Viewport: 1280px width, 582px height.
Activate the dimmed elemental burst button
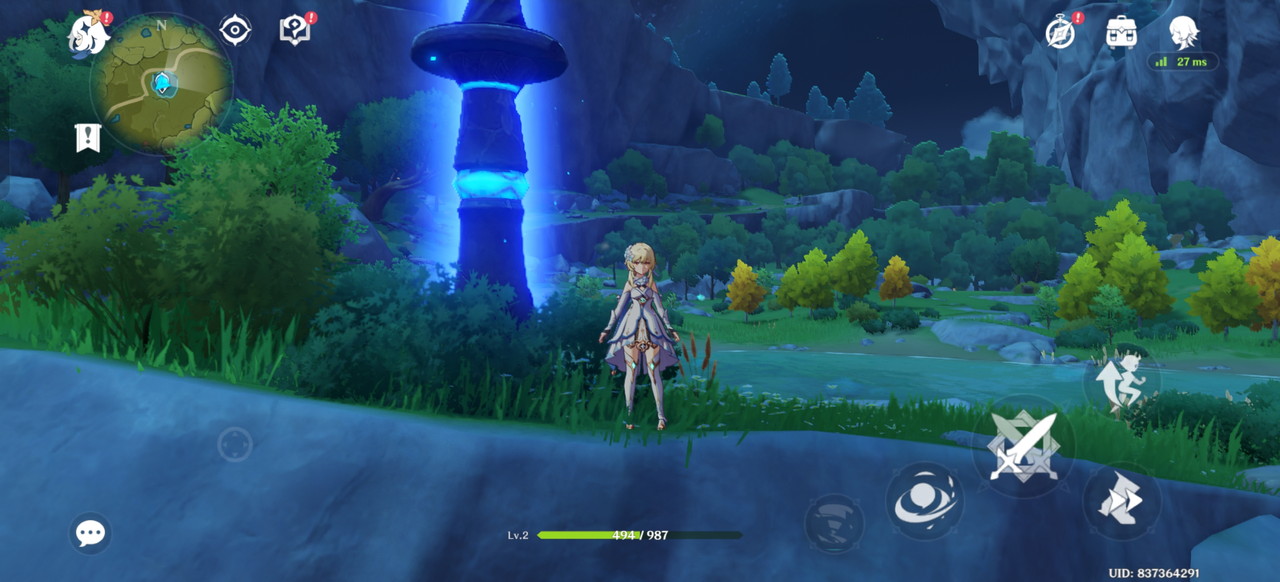(x=834, y=523)
